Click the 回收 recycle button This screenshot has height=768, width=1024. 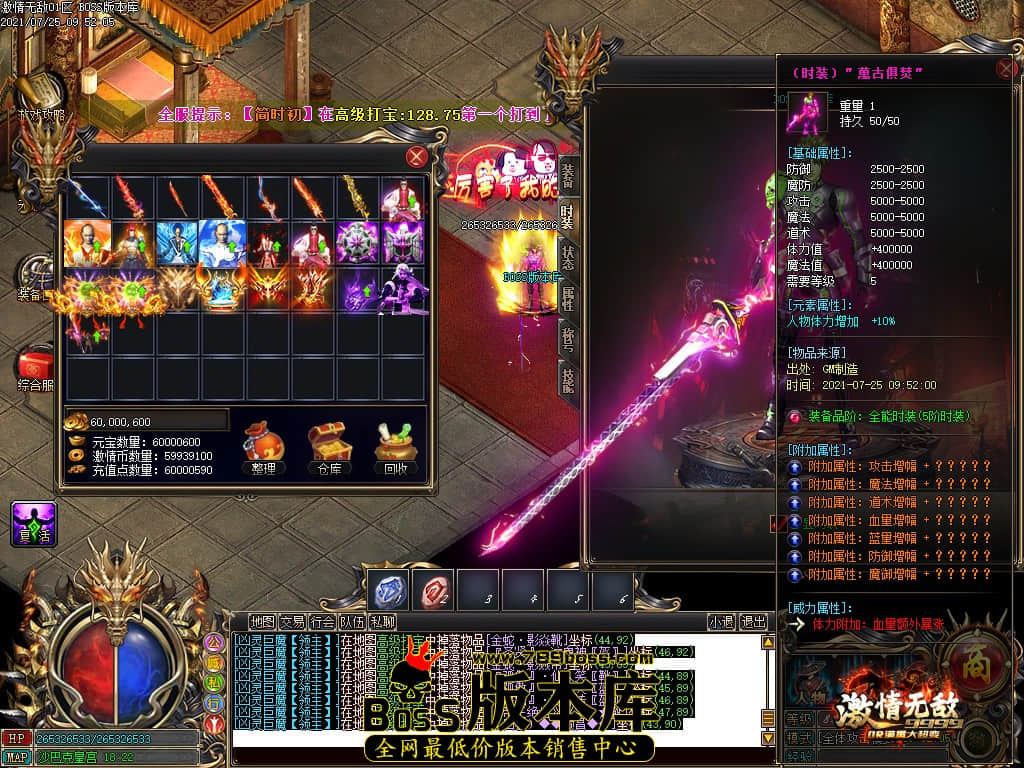click(395, 447)
